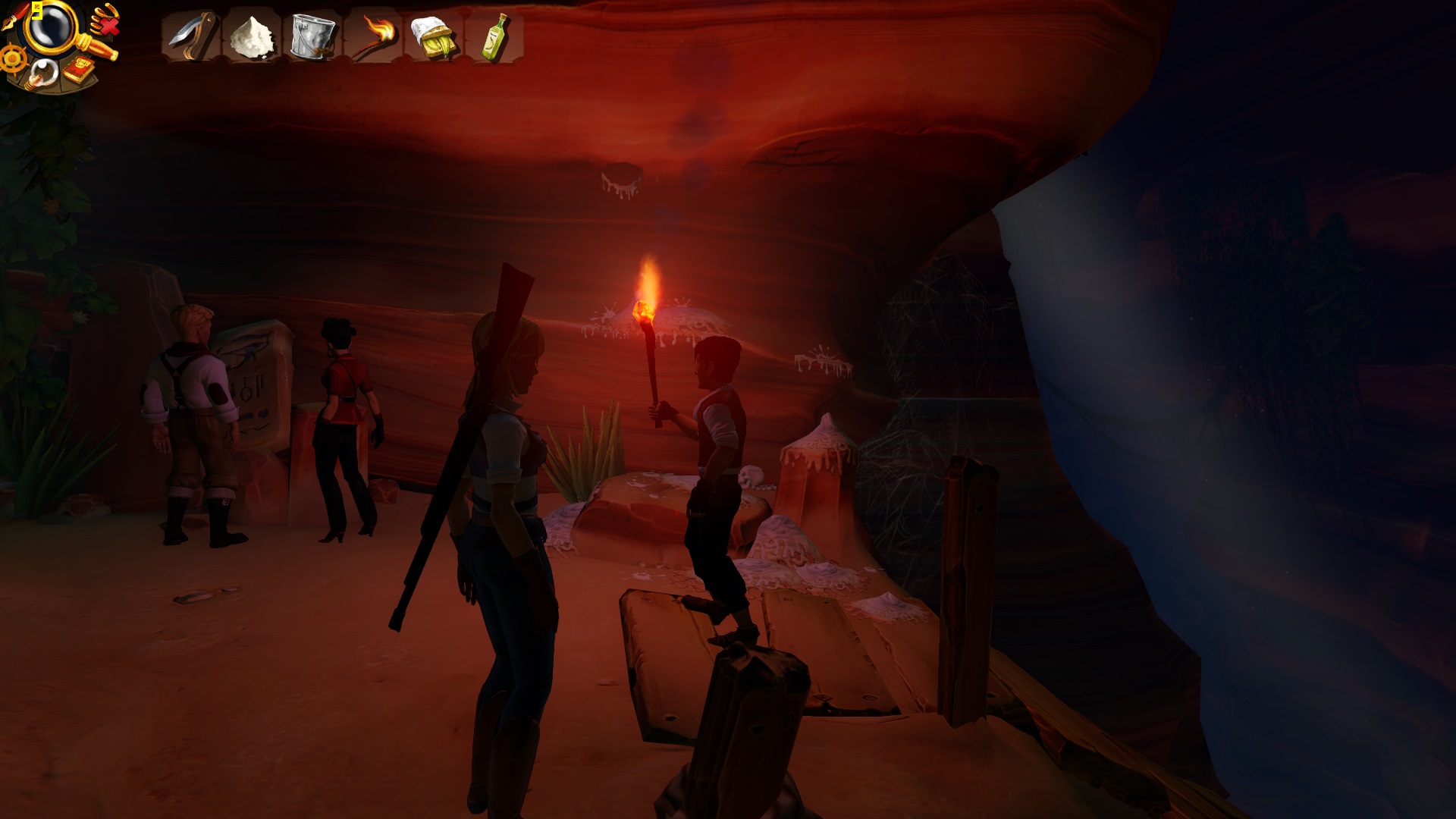This screenshot has height=819, width=1456.
Task: Use the wrapped sandwich item
Action: pos(433,36)
